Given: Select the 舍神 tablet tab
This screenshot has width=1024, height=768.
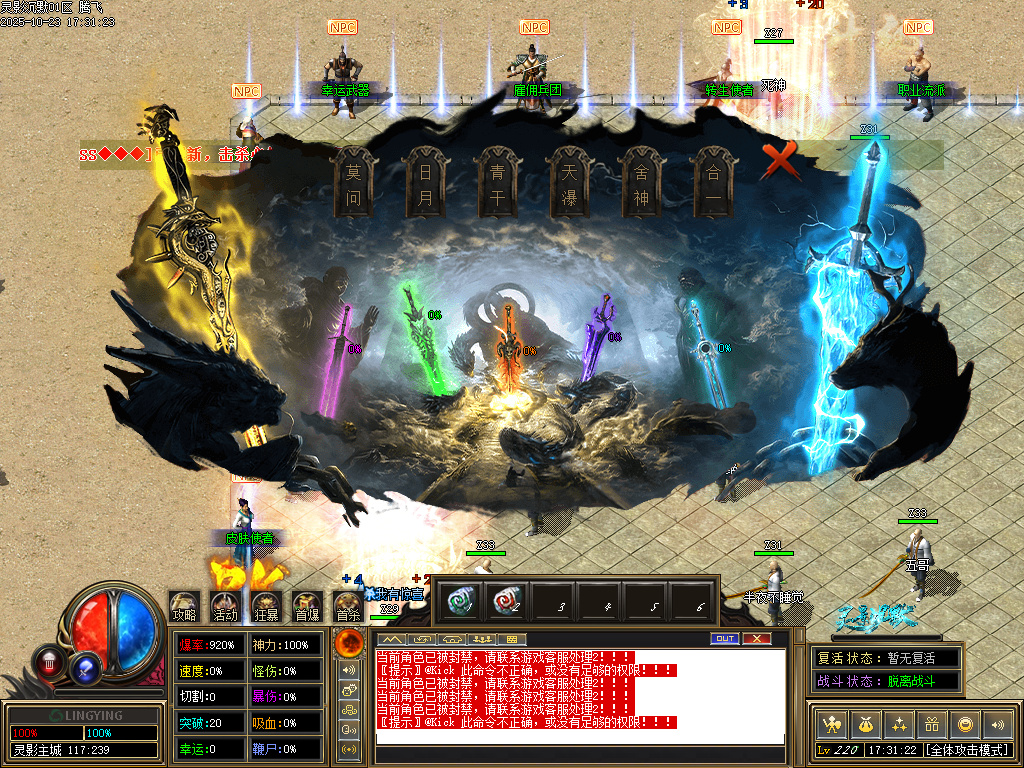Looking at the screenshot, I should pyautogui.click(x=641, y=183).
